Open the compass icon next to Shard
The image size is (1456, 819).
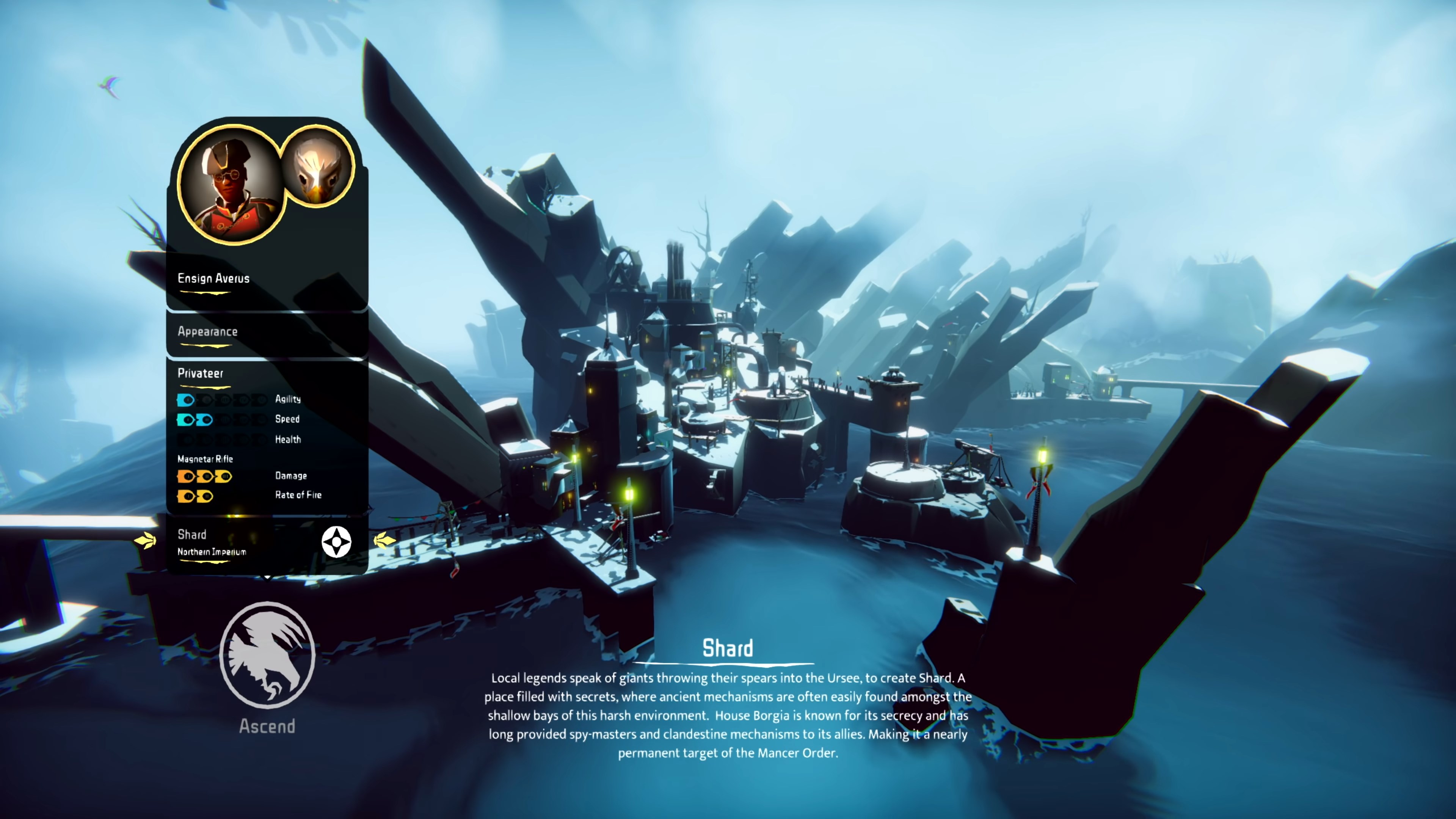pos(336,541)
